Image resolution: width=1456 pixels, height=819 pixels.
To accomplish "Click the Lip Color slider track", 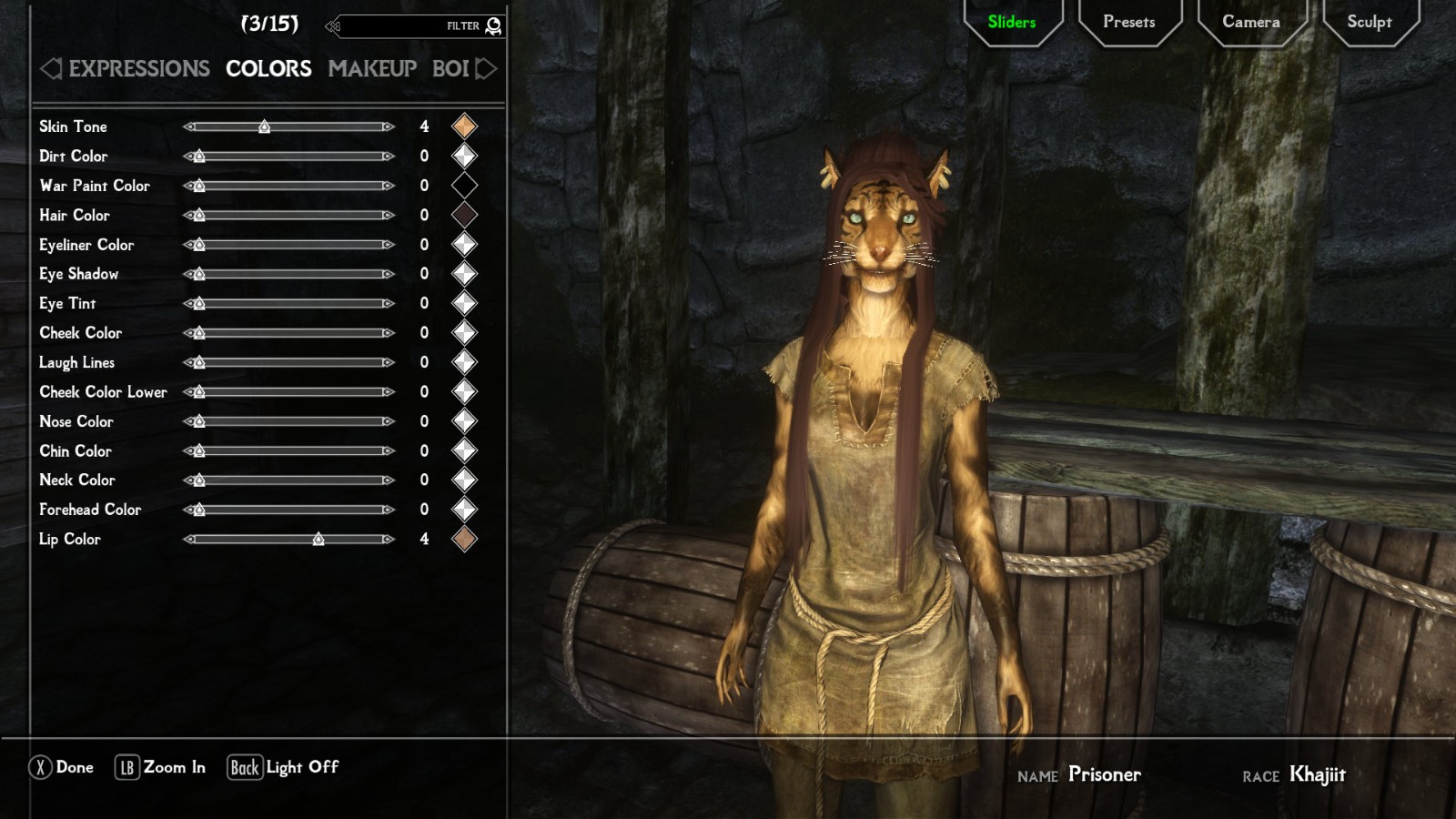I will click(289, 540).
